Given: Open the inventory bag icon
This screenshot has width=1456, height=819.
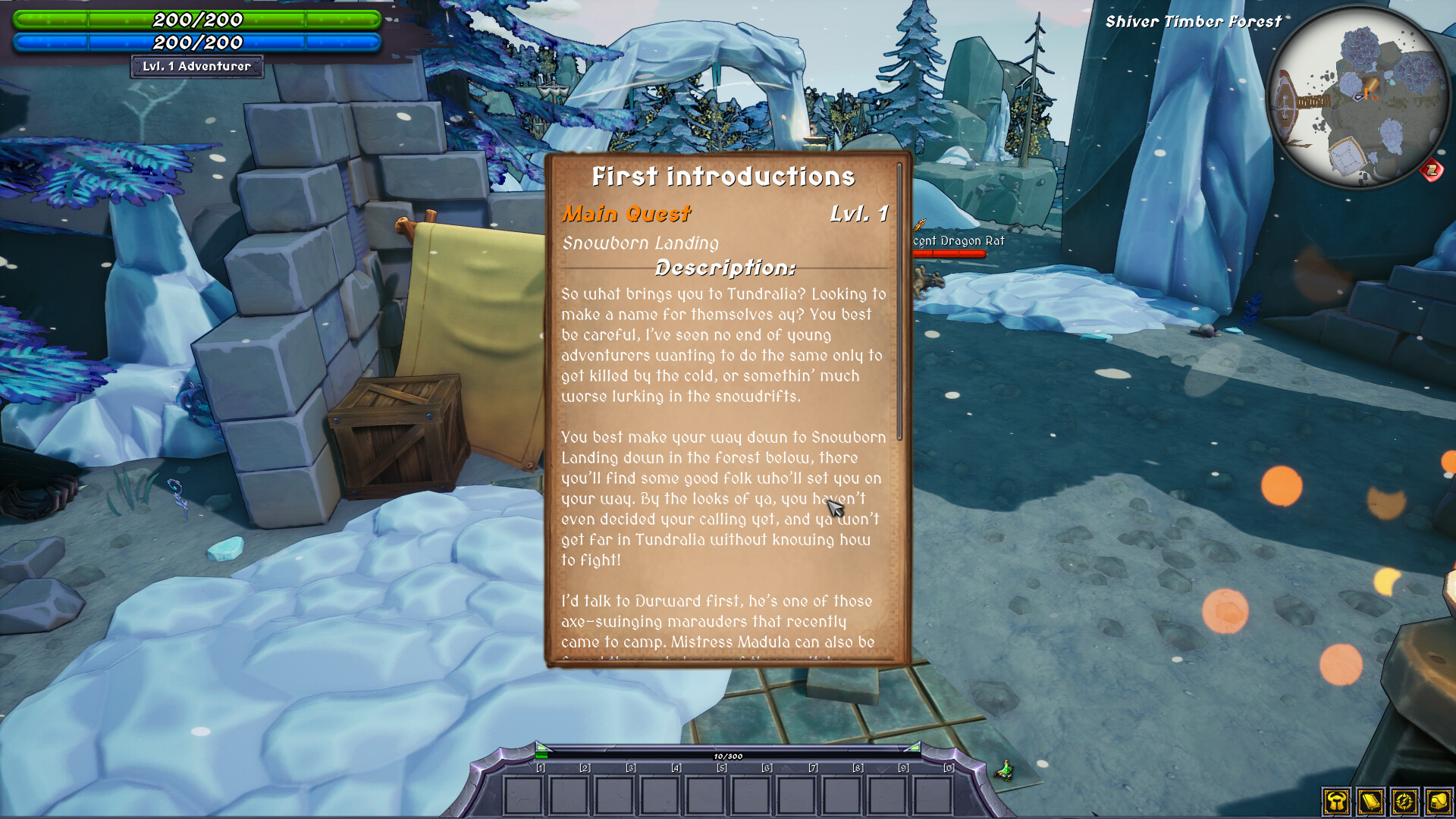Looking at the screenshot, I should click(1439, 802).
